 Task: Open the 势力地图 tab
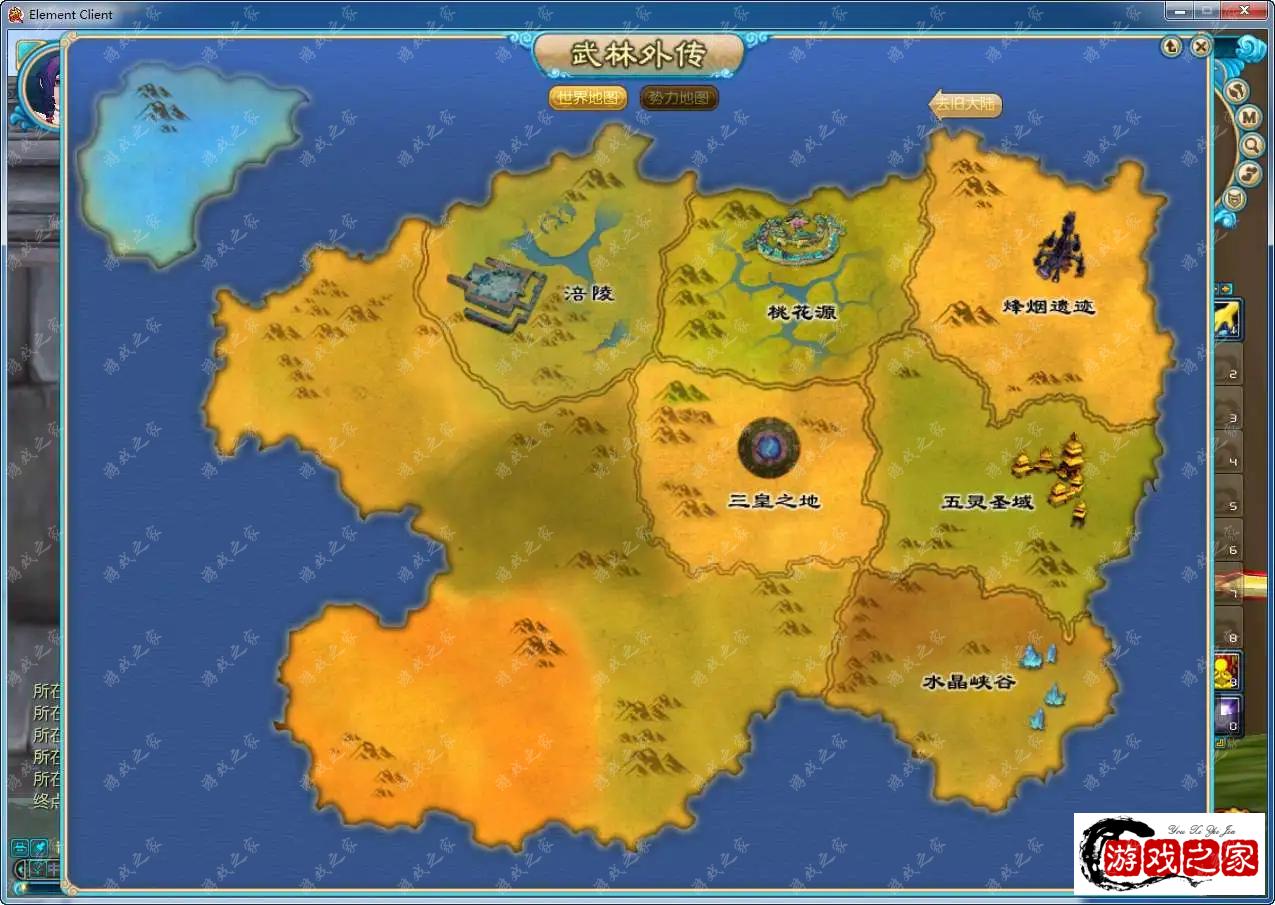679,98
